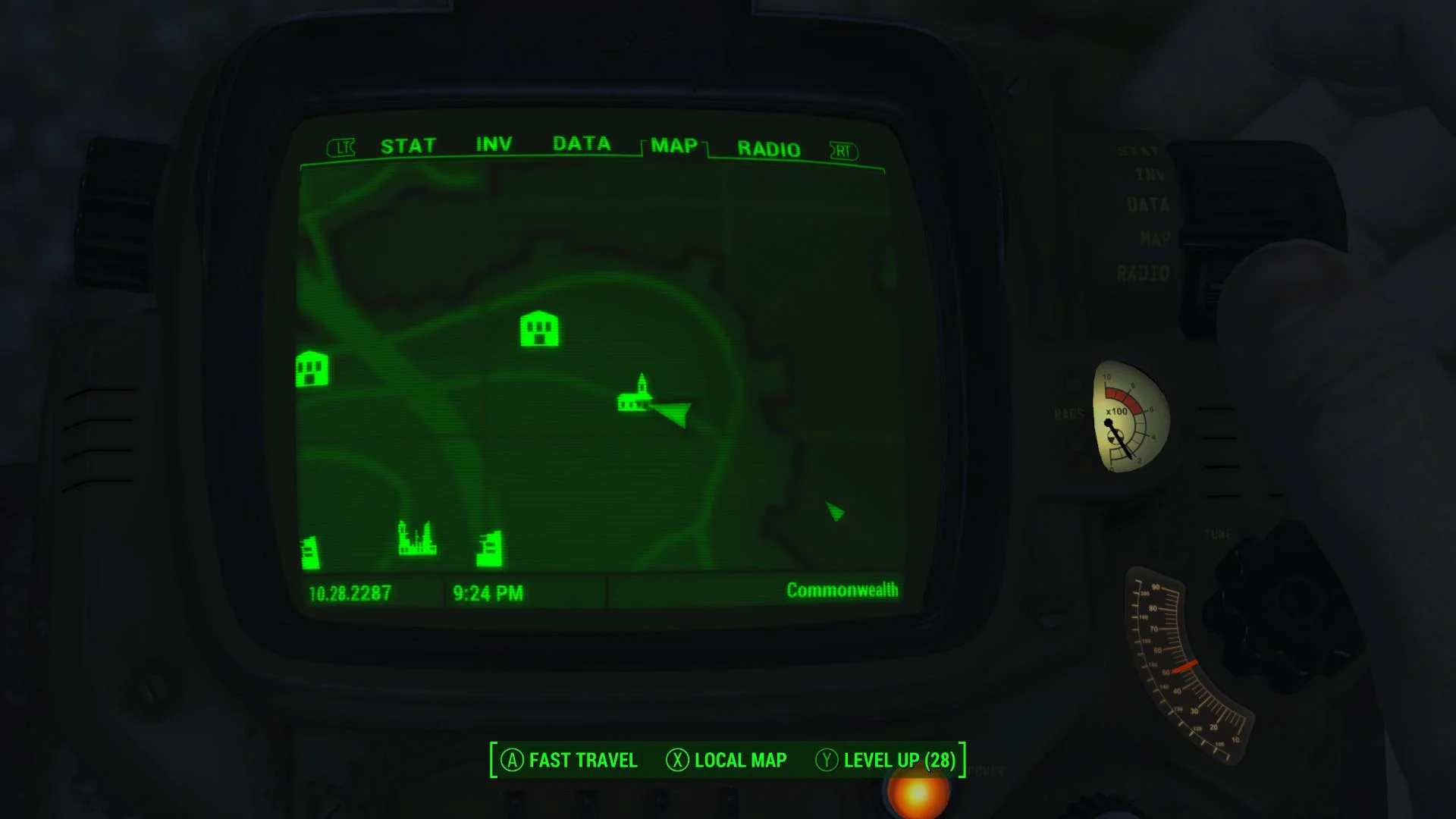
Task: Click the house settlement marker at top center
Action: pyautogui.click(x=539, y=328)
